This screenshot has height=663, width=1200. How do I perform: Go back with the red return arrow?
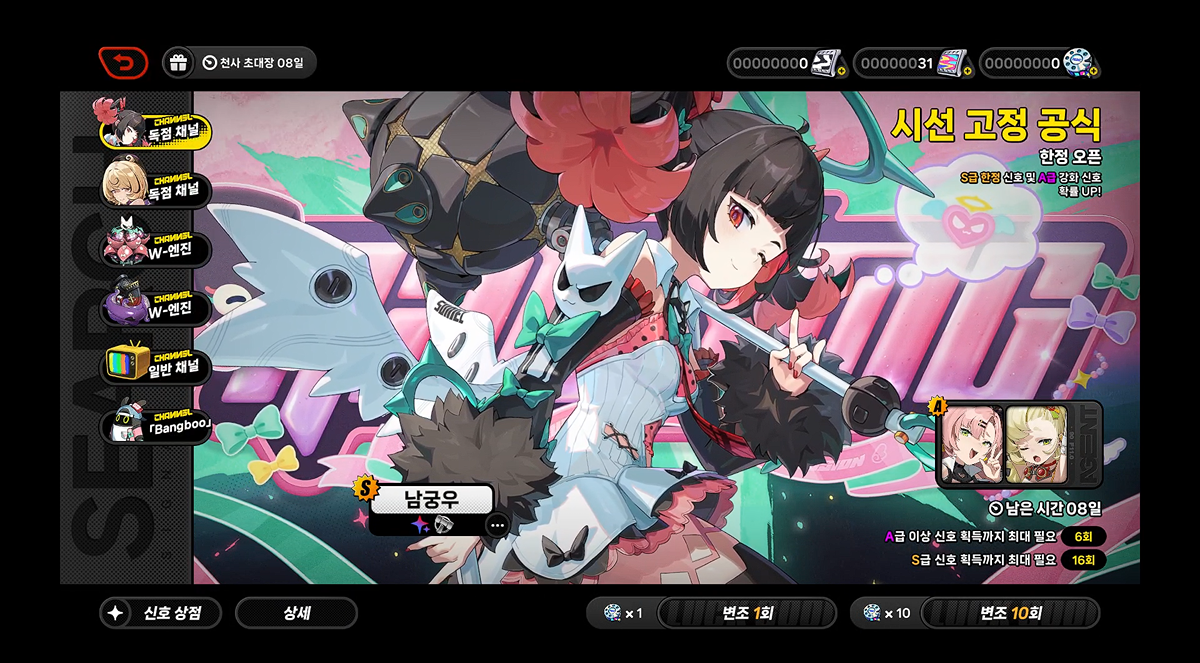123,63
